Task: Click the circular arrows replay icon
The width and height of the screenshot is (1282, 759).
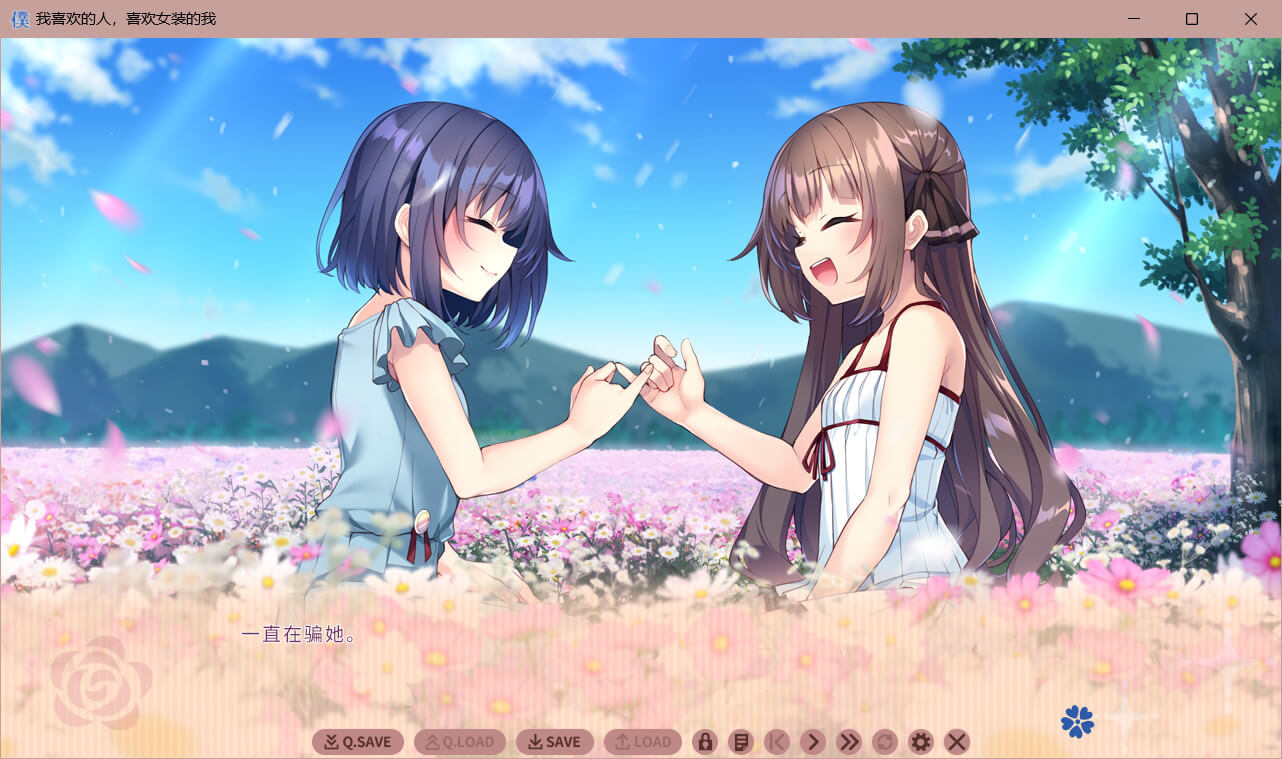Action: tap(885, 742)
